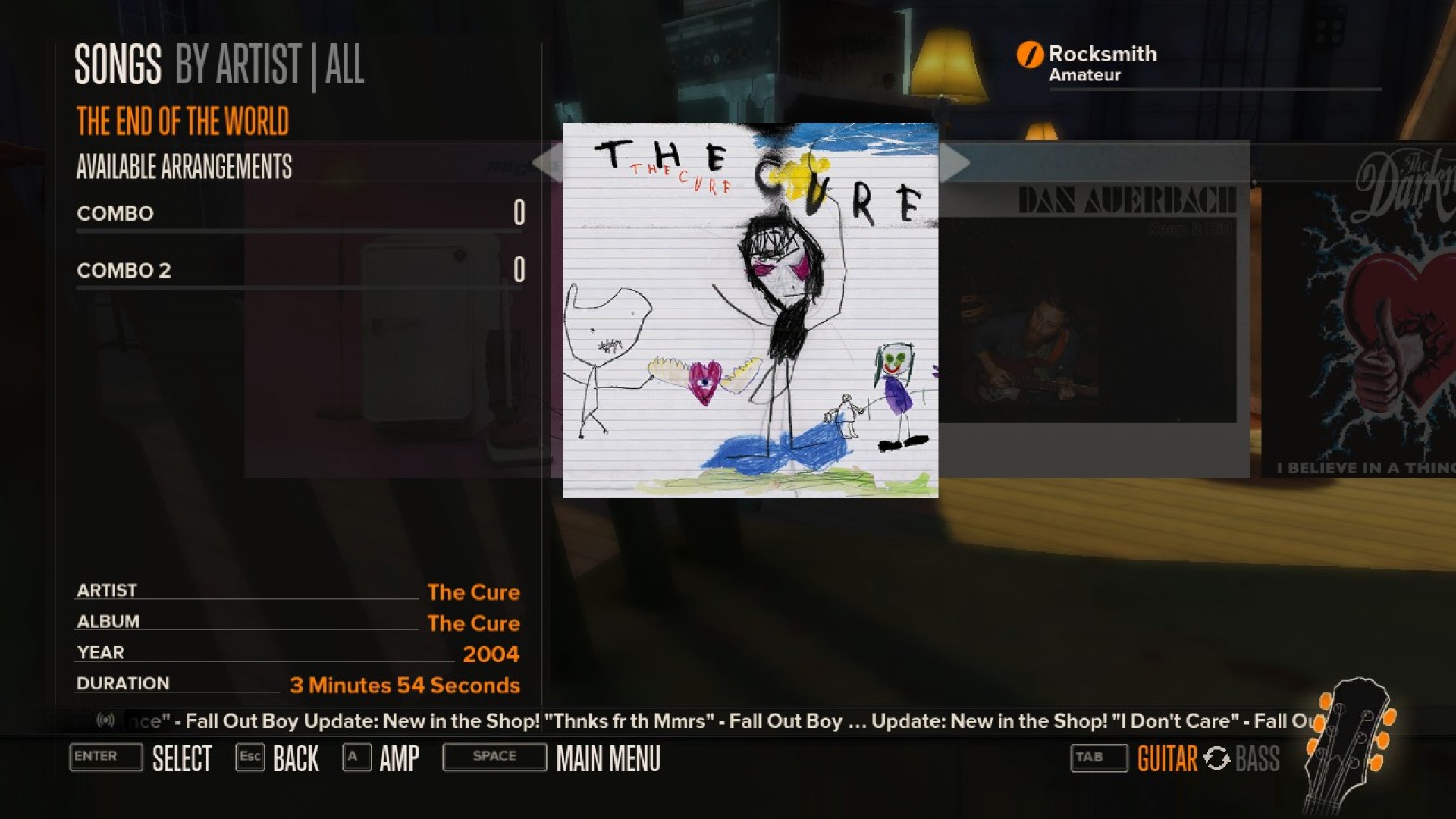Image resolution: width=1456 pixels, height=819 pixels.
Task: Click the ENTER key icon for Select
Action: coord(105,758)
